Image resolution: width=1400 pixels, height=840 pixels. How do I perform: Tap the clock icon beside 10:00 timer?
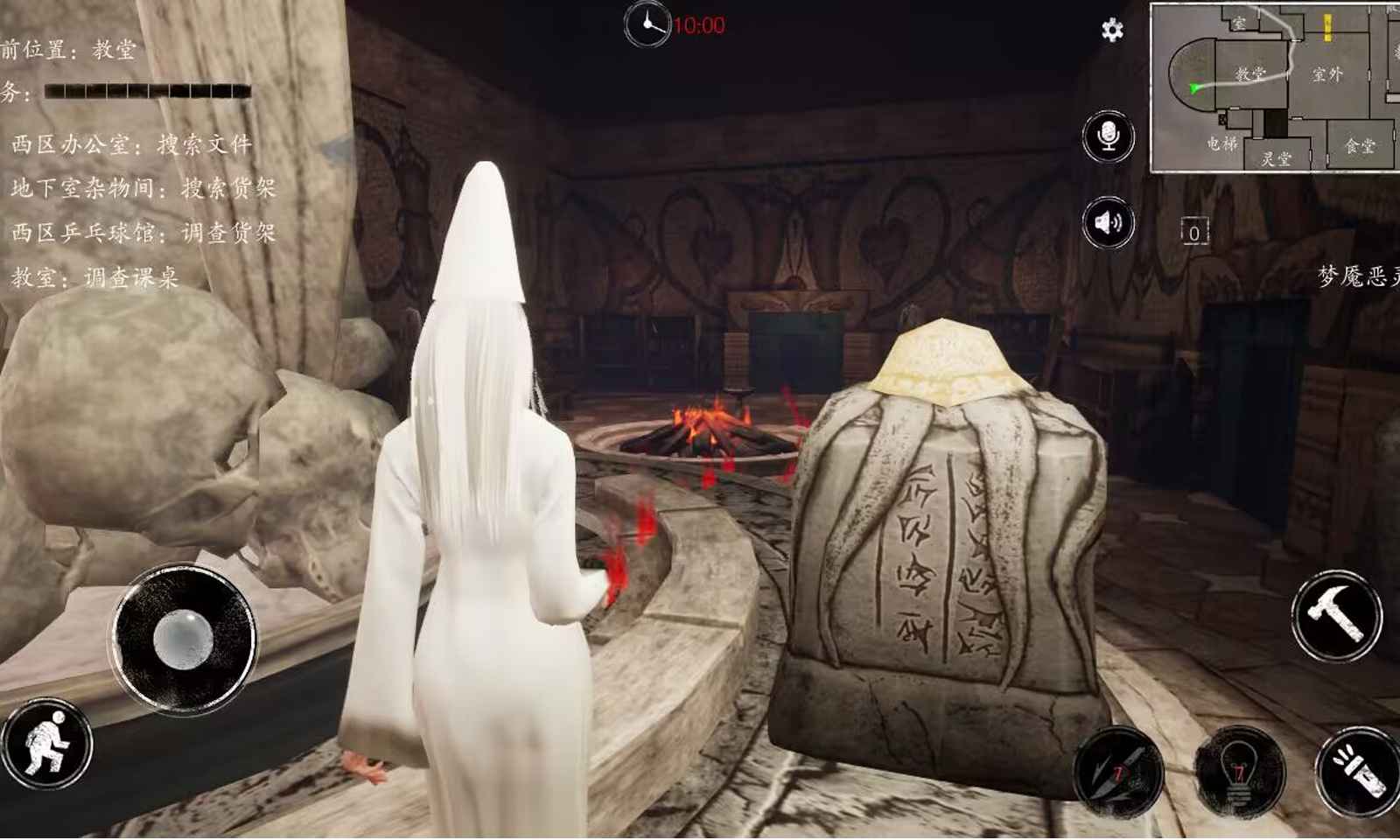(x=647, y=24)
